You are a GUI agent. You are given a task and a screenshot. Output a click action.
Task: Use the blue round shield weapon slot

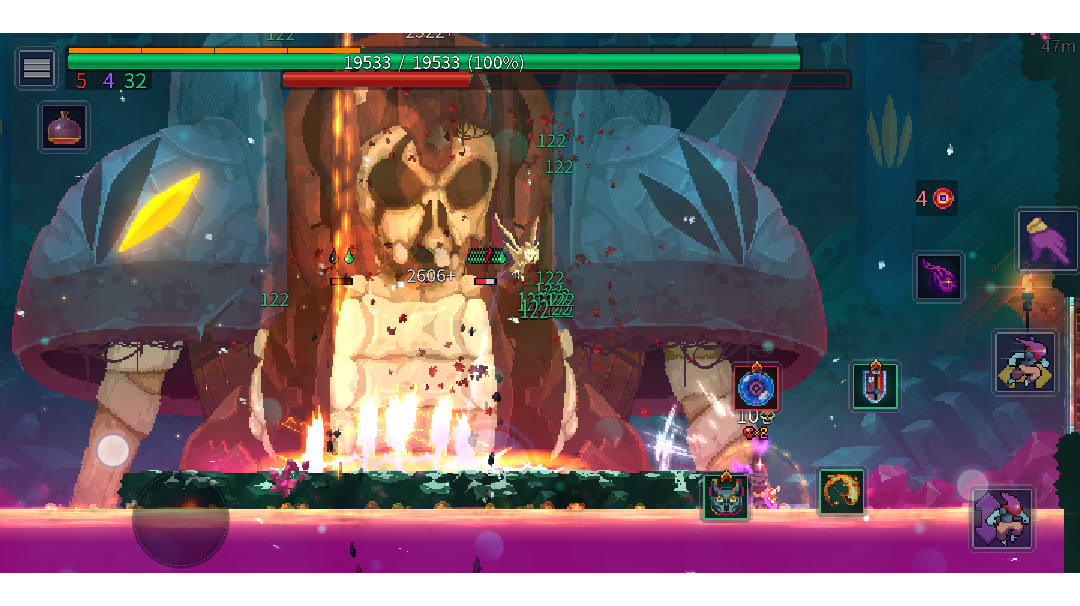pyautogui.click(x=756, y=387)
